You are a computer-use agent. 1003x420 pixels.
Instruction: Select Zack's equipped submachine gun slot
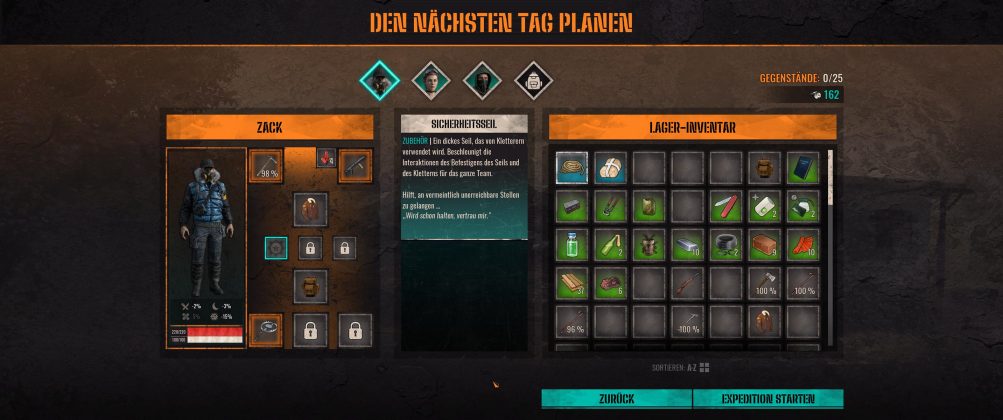click(355, 165)
